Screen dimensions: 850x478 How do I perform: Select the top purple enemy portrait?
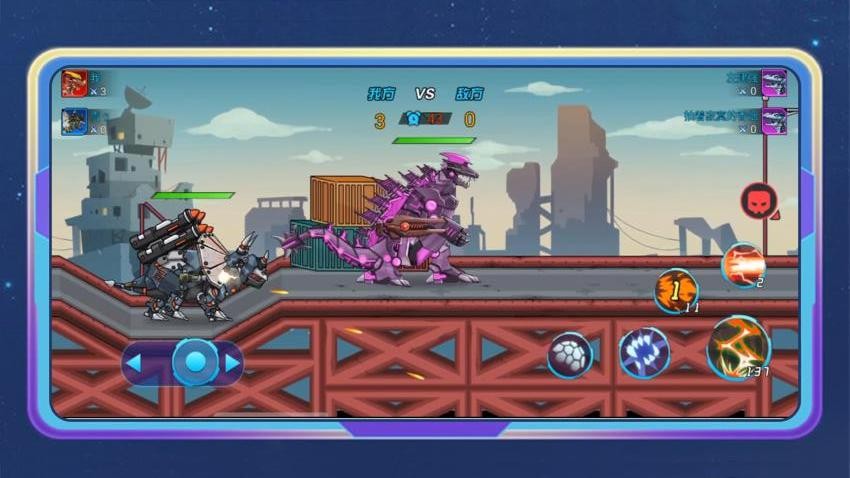point(773,82)
